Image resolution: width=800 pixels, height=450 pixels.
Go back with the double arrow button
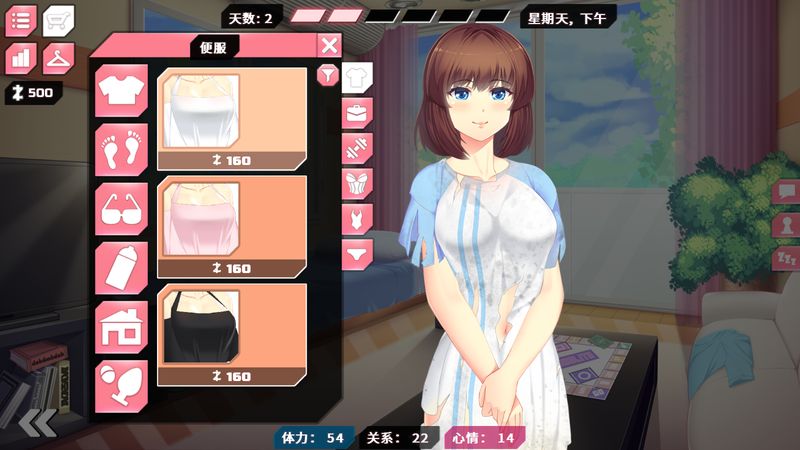coord(37,423)
